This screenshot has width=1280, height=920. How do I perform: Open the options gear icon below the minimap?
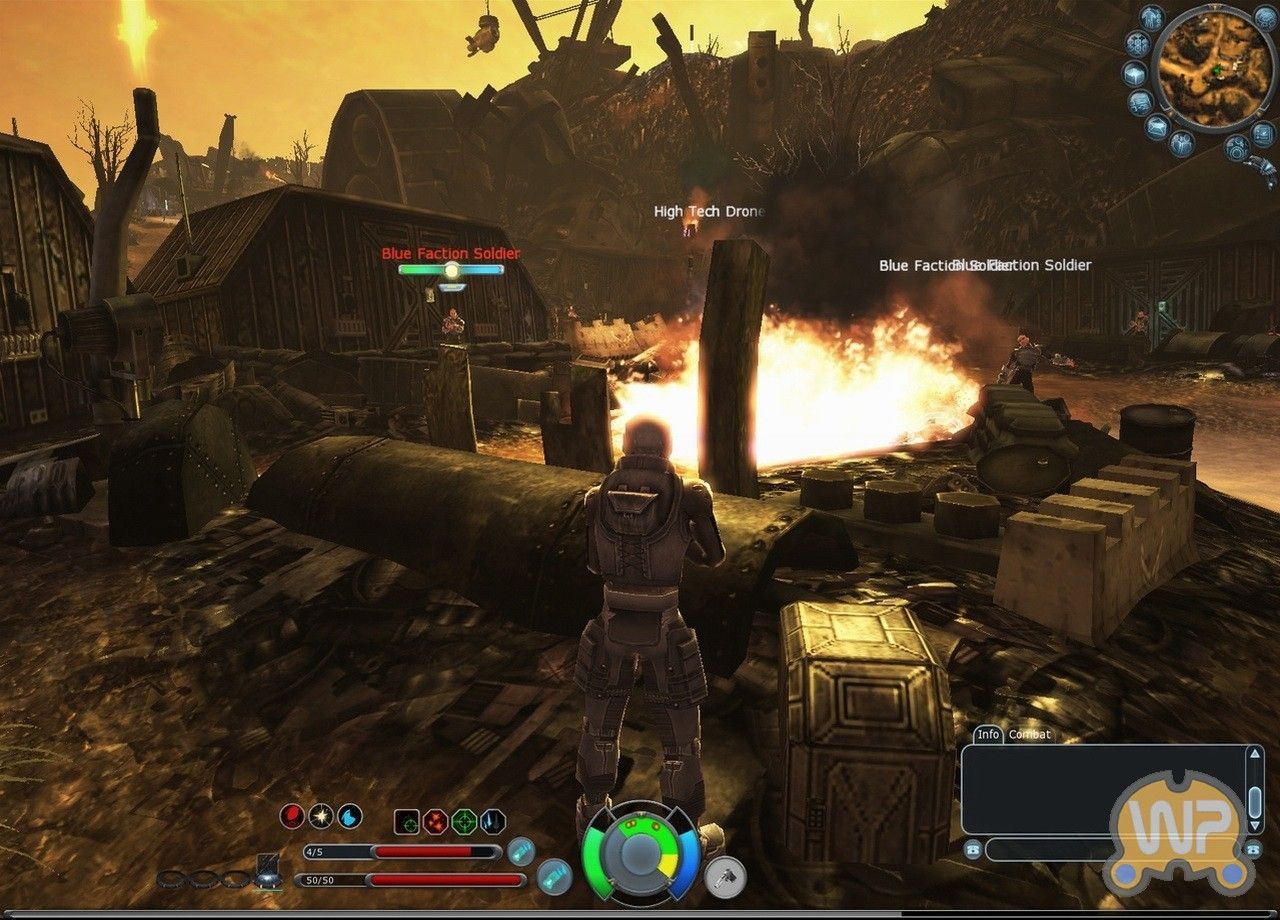(1236, 148)
